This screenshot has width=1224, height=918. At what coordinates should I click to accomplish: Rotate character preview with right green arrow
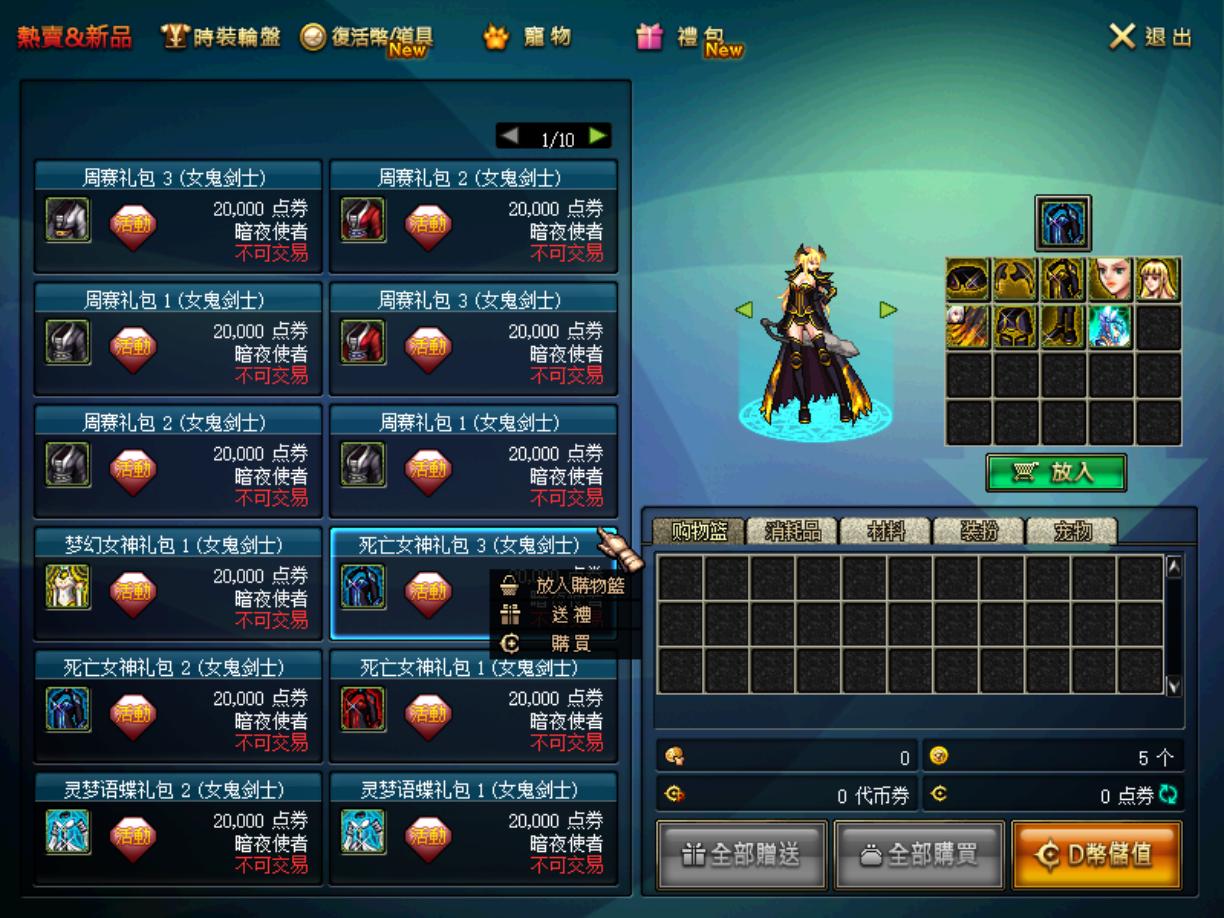pos(888,310)
